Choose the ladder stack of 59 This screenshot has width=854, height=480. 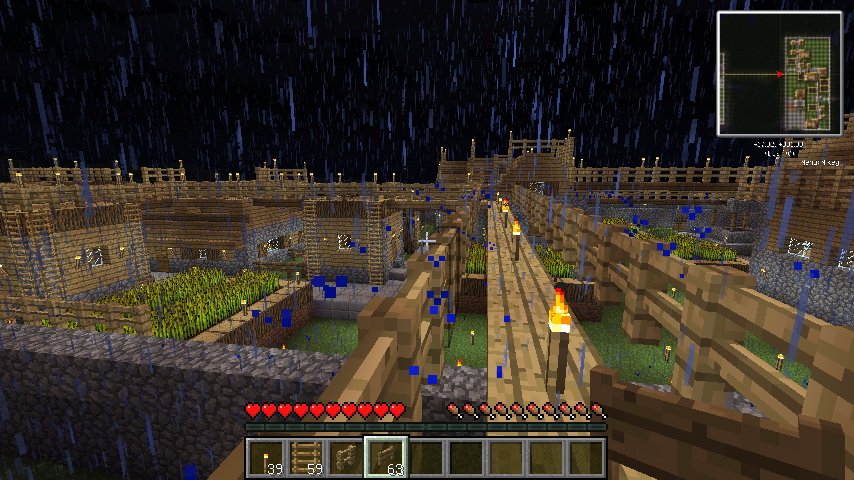pos(306,458)
